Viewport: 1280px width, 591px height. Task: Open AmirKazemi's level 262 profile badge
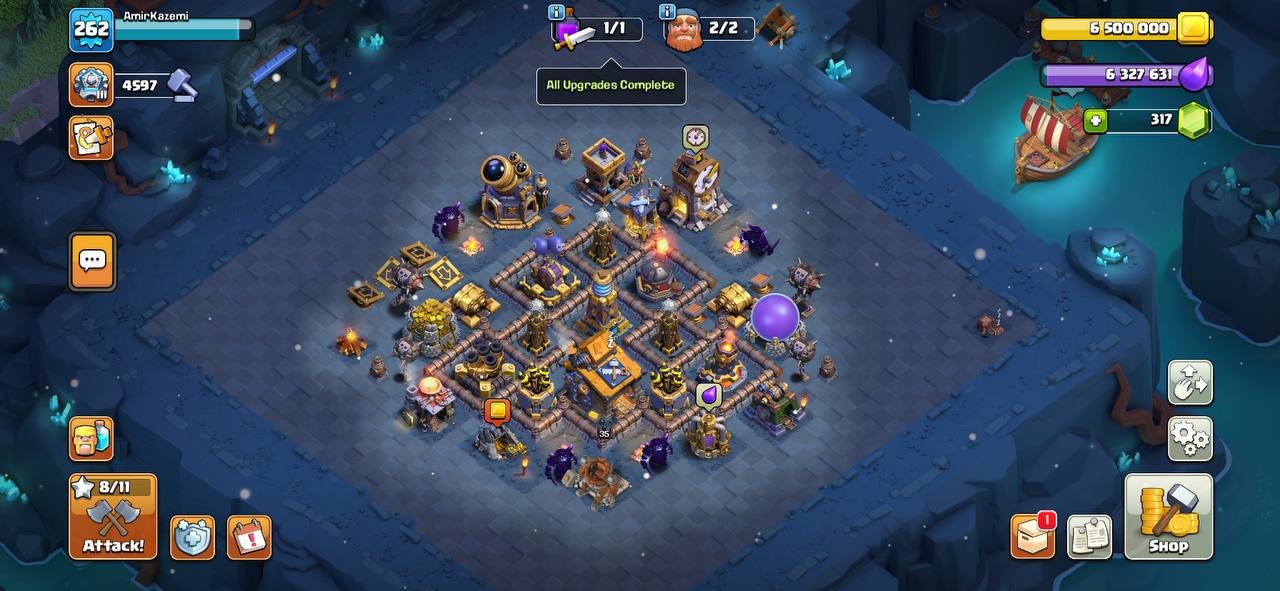(91, 30)
